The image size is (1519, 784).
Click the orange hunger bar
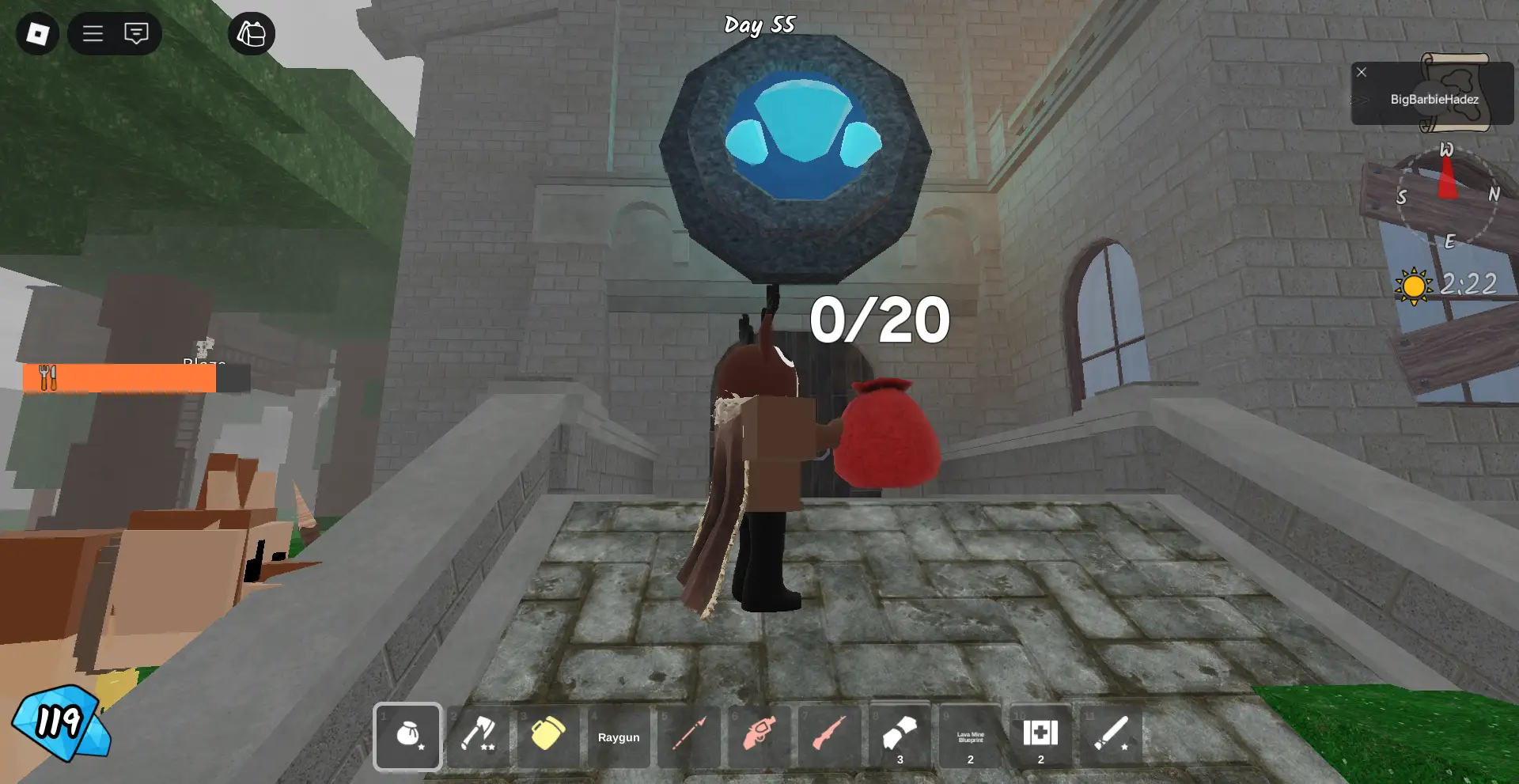pos(119,378)
